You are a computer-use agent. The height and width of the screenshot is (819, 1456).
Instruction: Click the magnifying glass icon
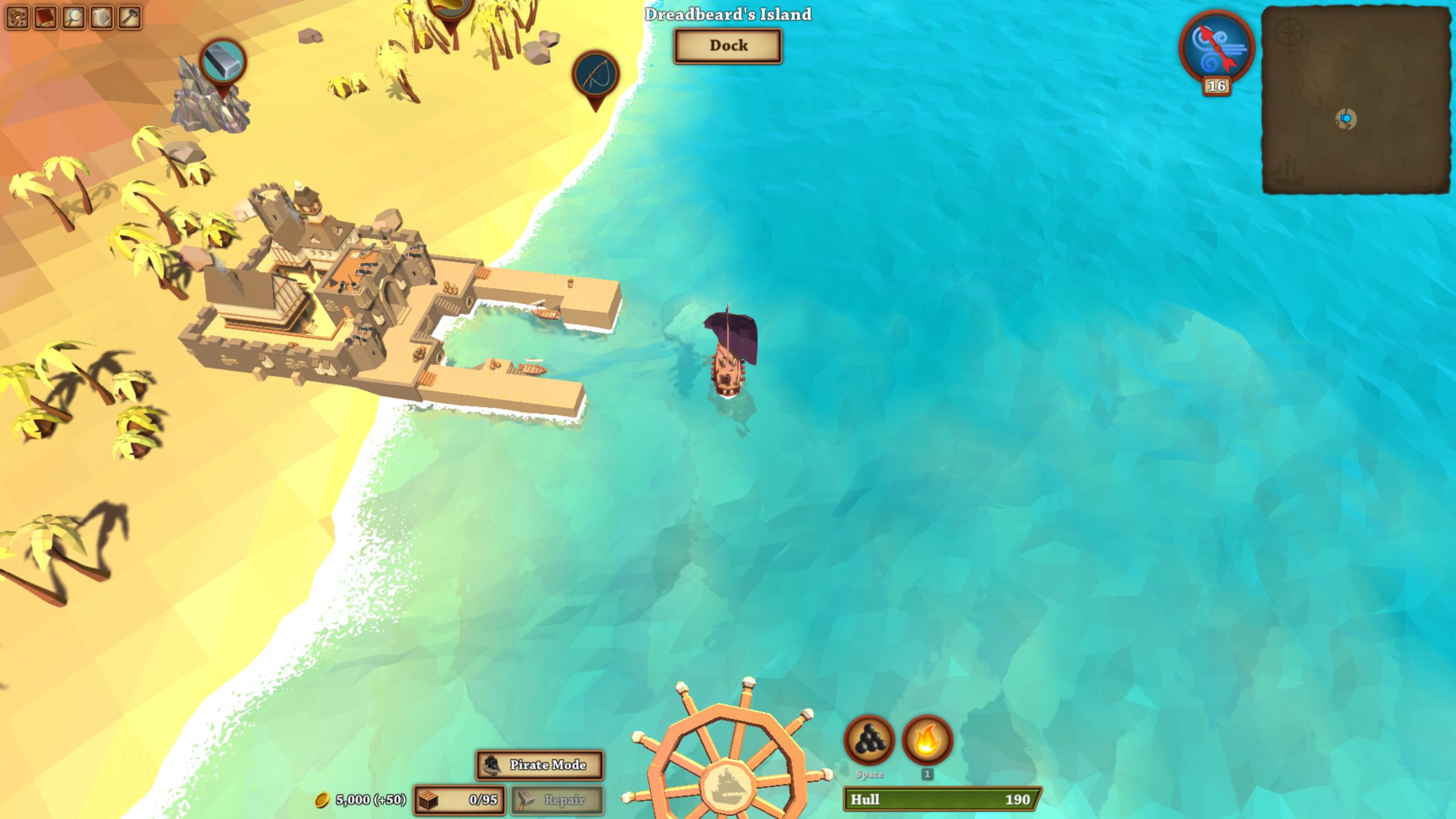(74, 18)
